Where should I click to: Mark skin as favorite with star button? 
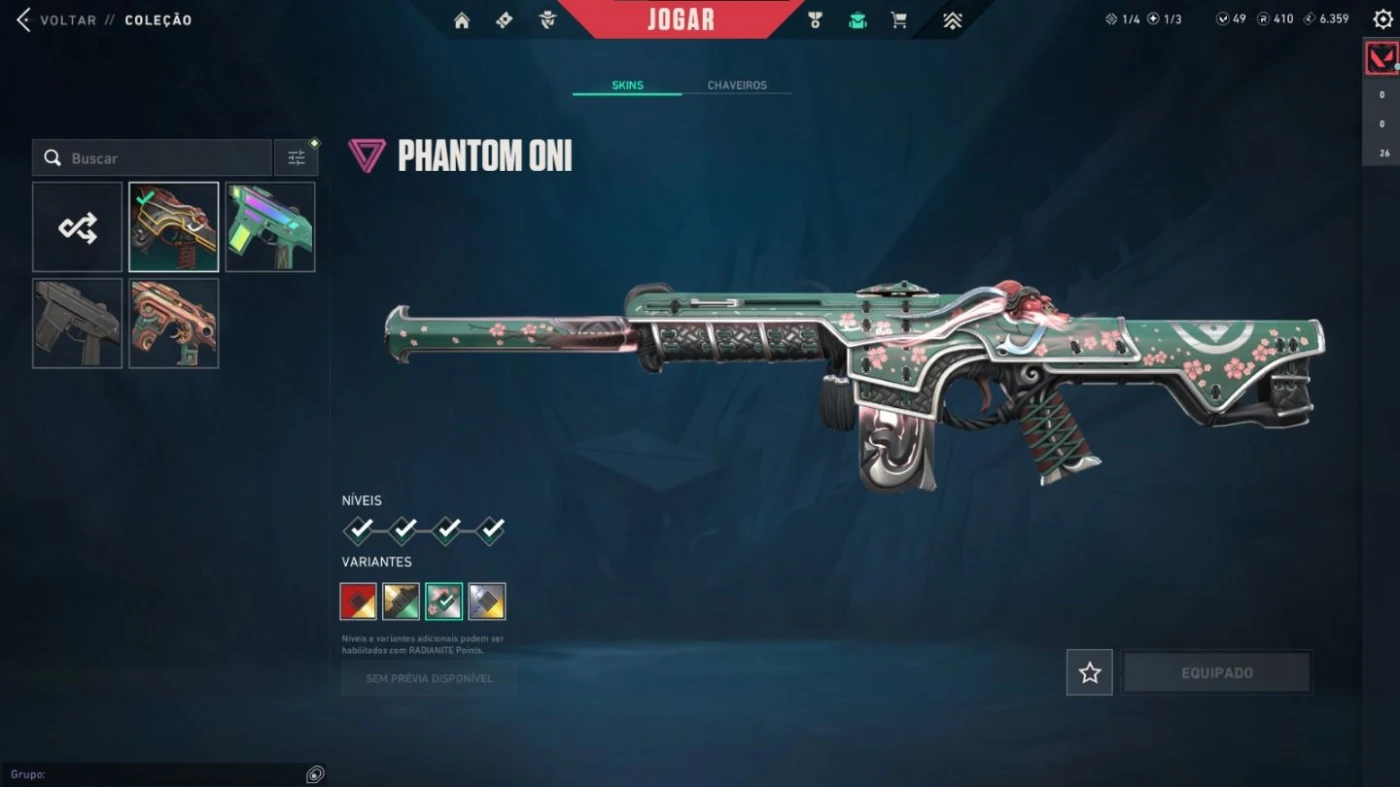1089,673
